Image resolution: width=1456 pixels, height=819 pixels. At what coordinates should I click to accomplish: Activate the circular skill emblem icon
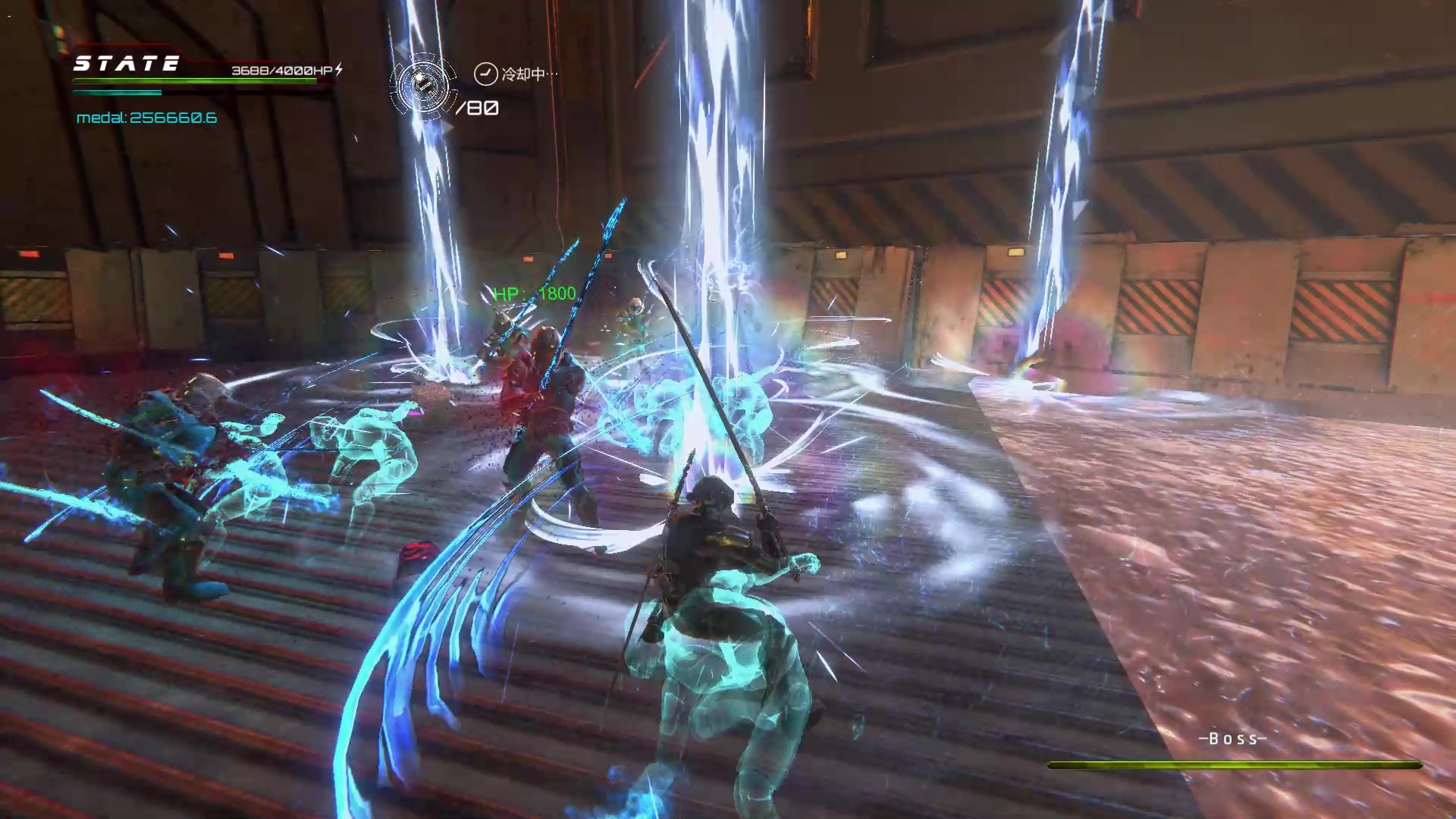pyautogui.click(x=423, y=86)
